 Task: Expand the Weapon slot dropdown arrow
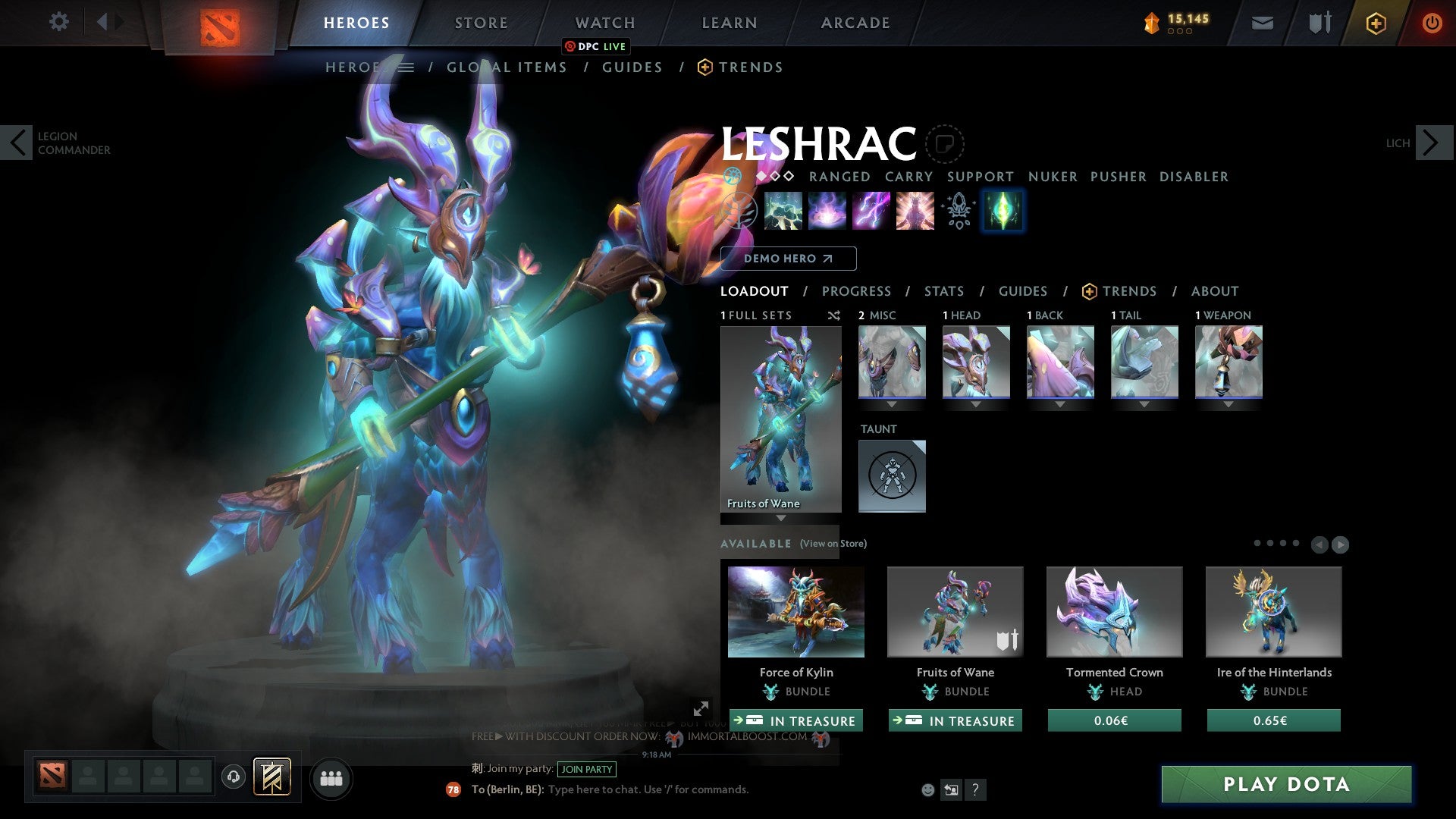pos(1229,405)
